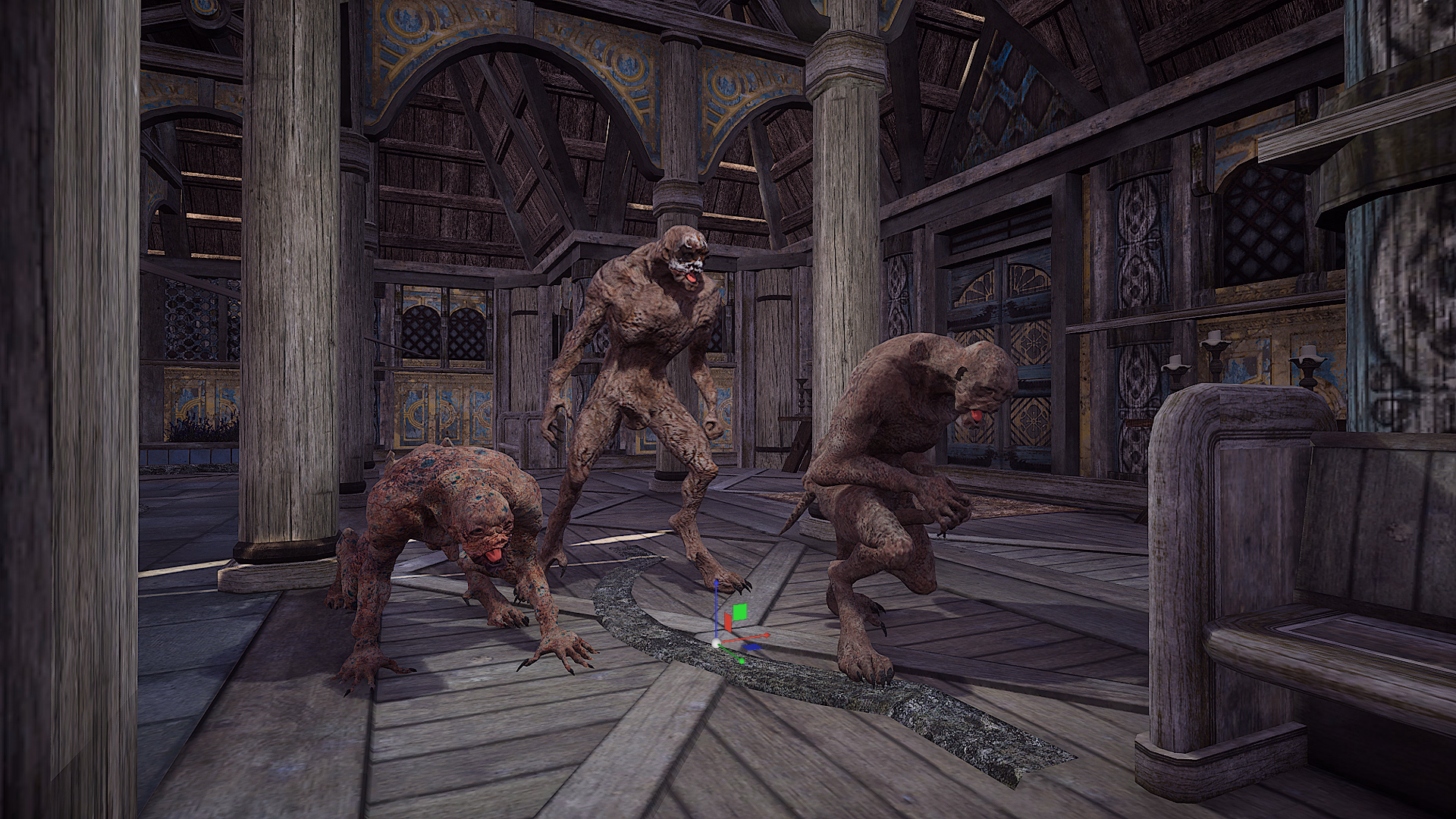Click the green square plane handle
1456x819 pixels.
741,612
